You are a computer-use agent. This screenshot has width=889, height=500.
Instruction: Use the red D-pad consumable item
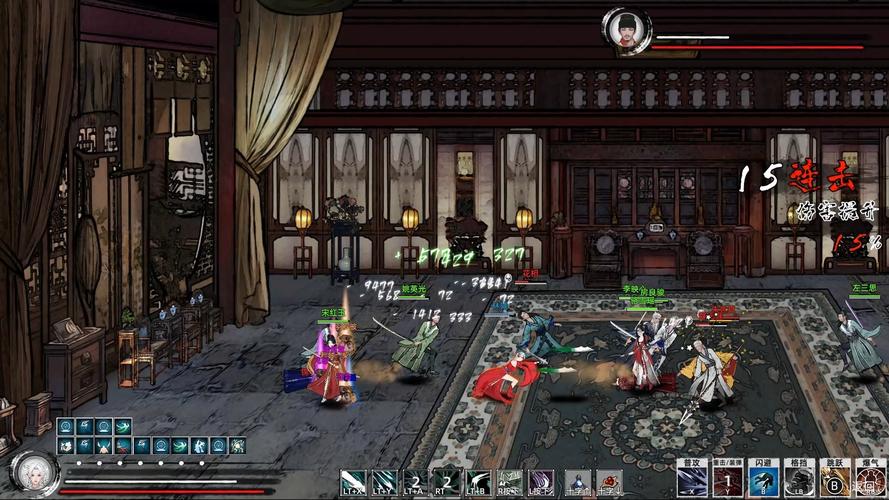609,483
